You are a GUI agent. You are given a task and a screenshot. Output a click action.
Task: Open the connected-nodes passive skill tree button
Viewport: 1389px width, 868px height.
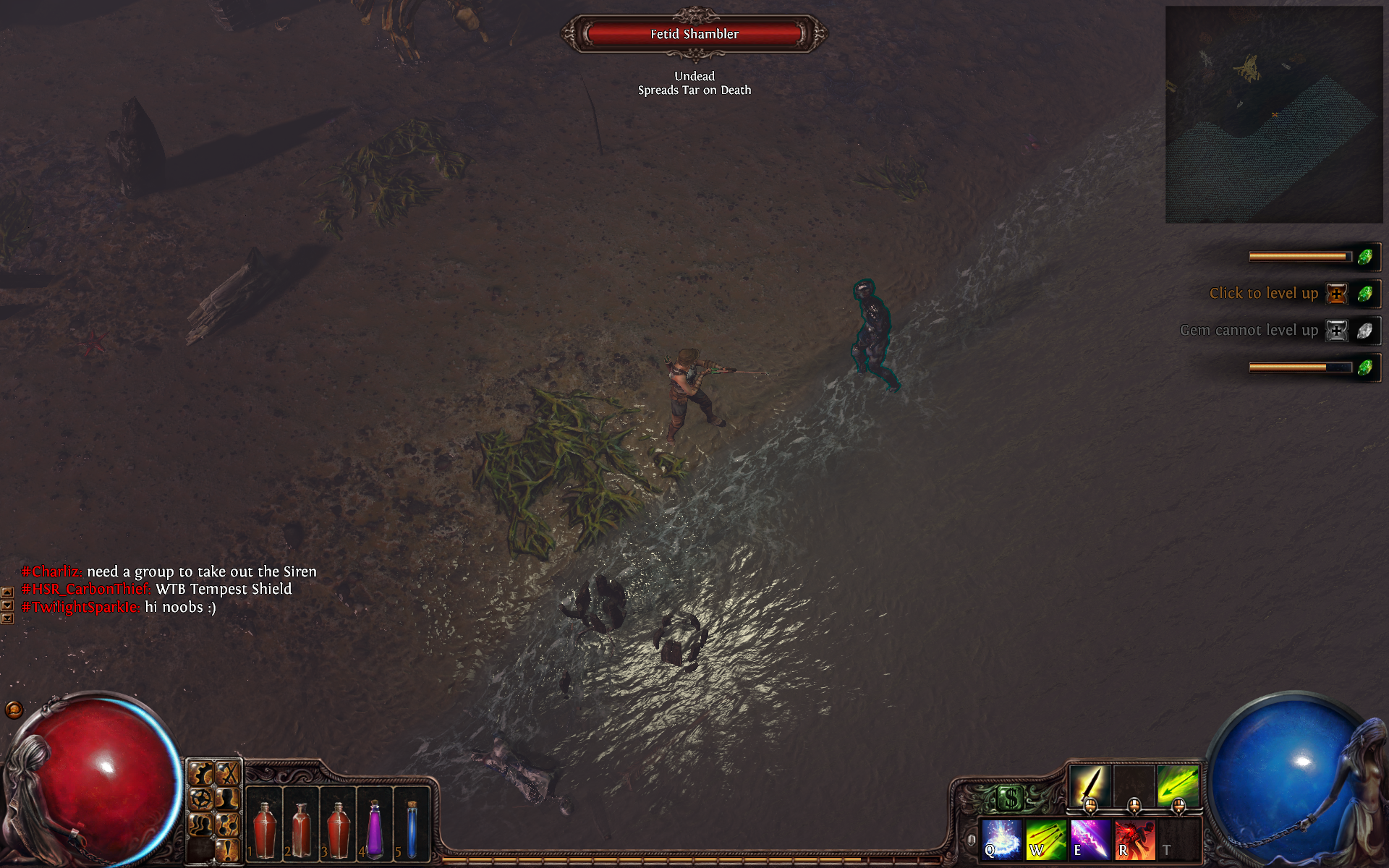click(228, 824)
